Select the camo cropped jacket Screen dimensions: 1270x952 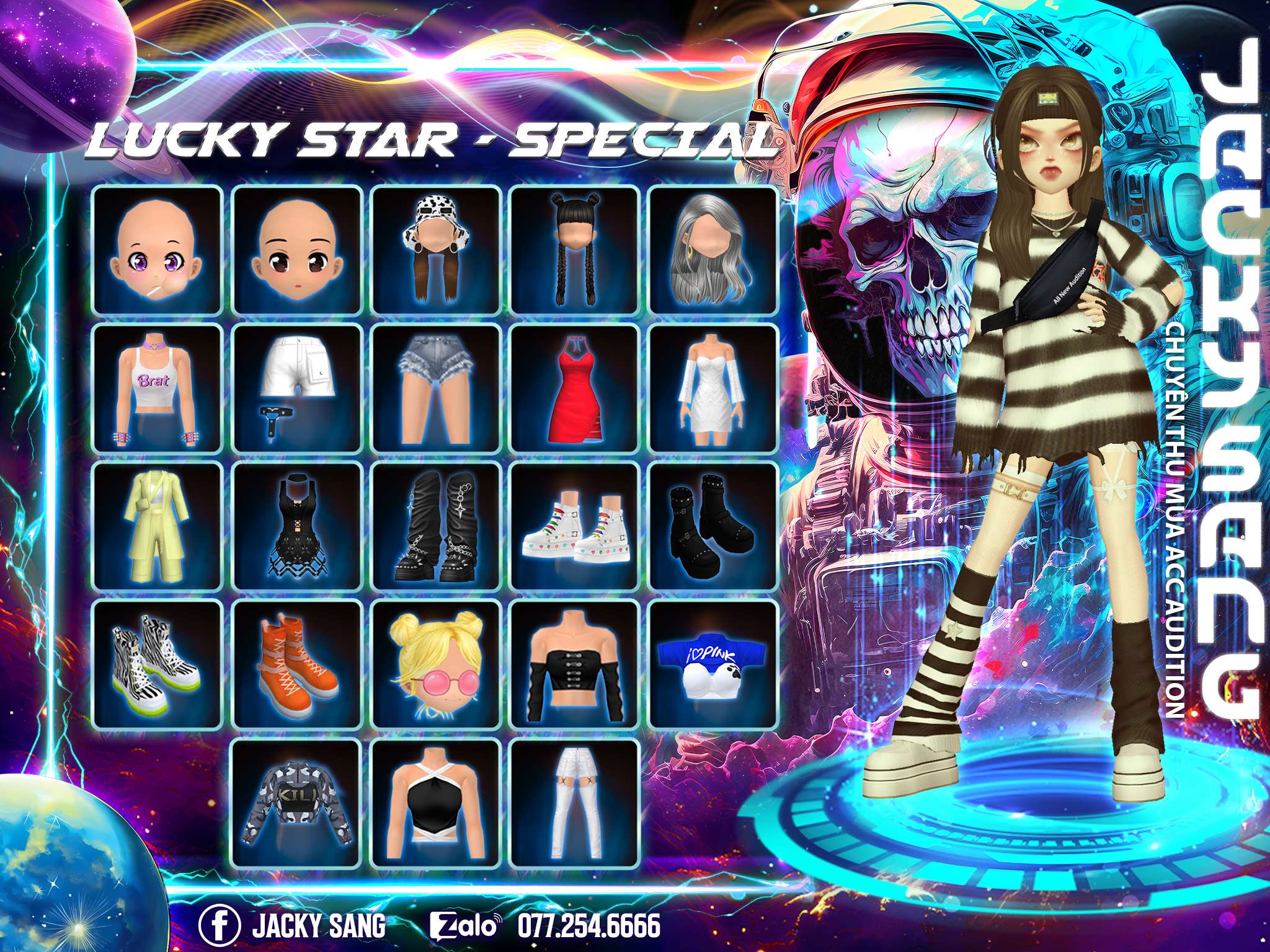tap(296, 803)
